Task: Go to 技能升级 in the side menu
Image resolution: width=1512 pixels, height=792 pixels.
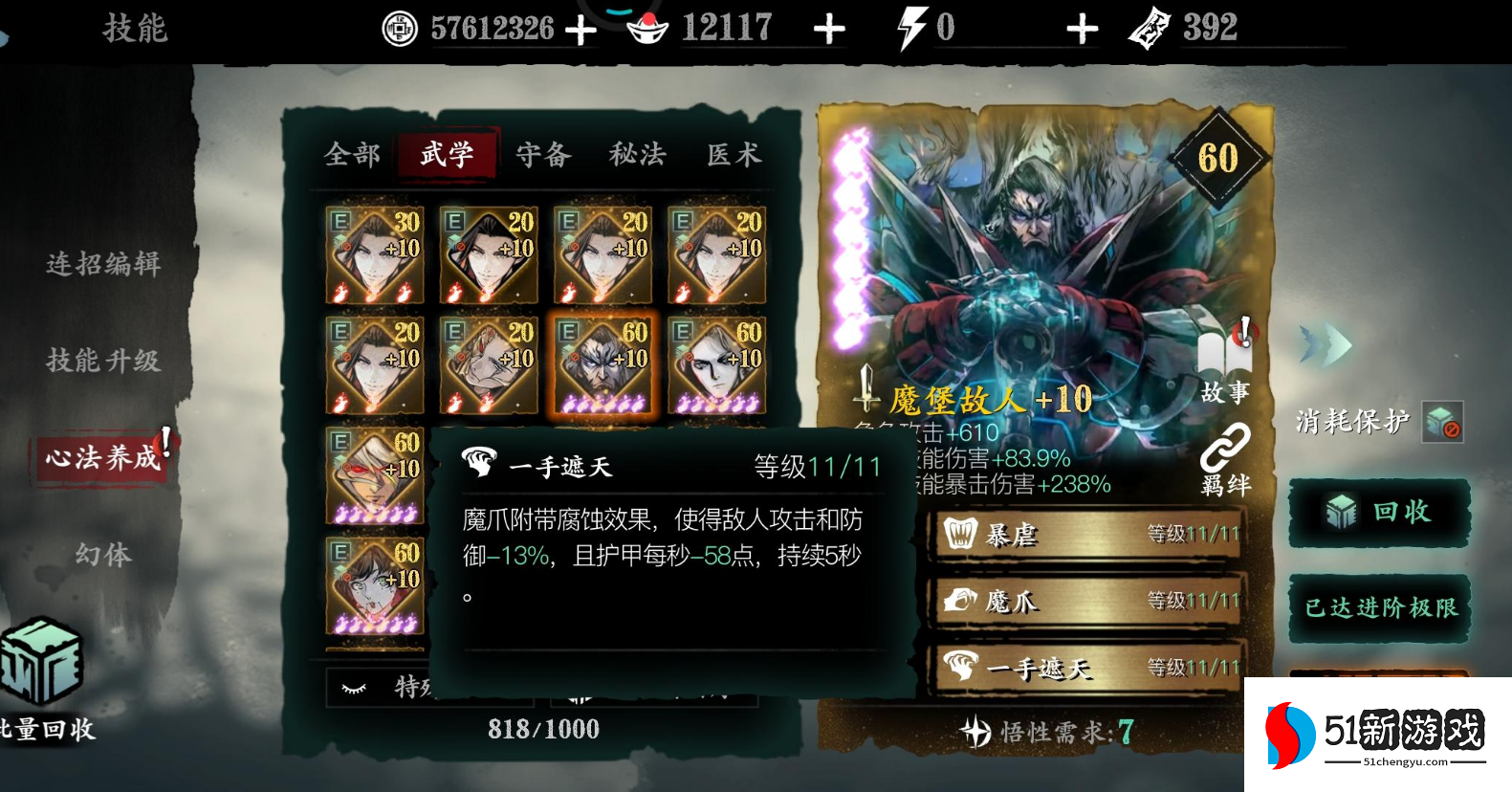Action: point(103,361)
